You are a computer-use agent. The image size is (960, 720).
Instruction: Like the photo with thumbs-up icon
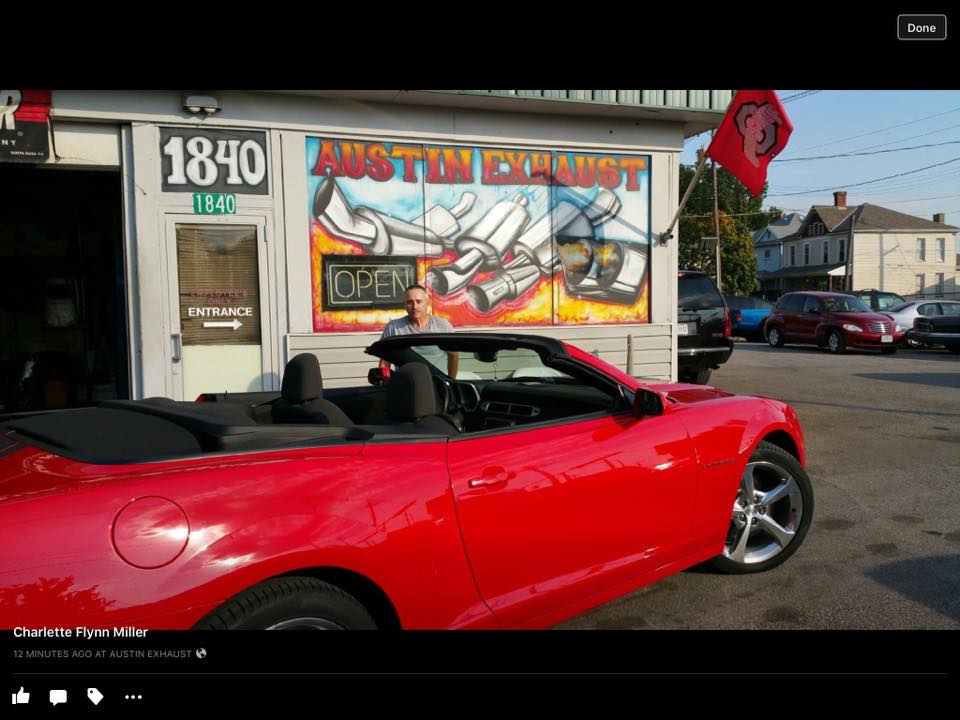point(21,696)
